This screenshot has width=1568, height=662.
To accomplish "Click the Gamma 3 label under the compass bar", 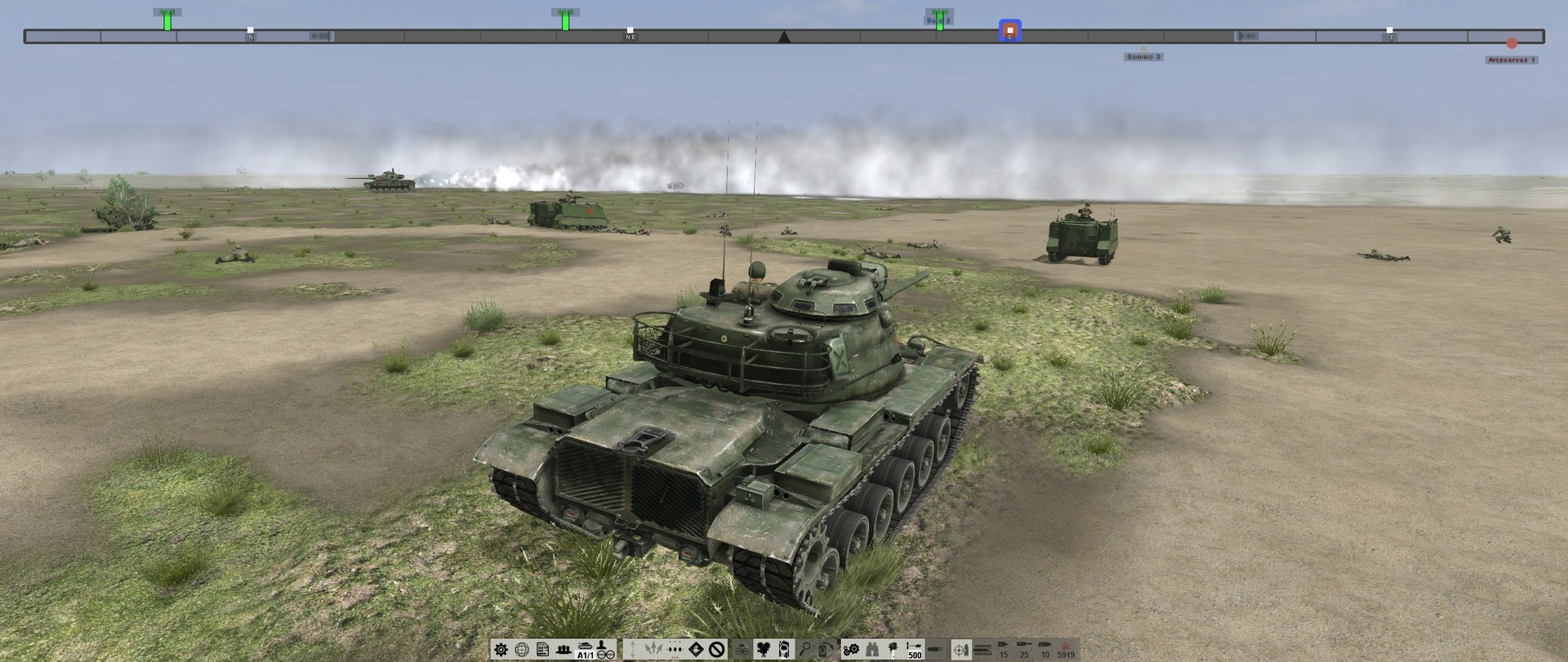I will tap(1143, 56).
